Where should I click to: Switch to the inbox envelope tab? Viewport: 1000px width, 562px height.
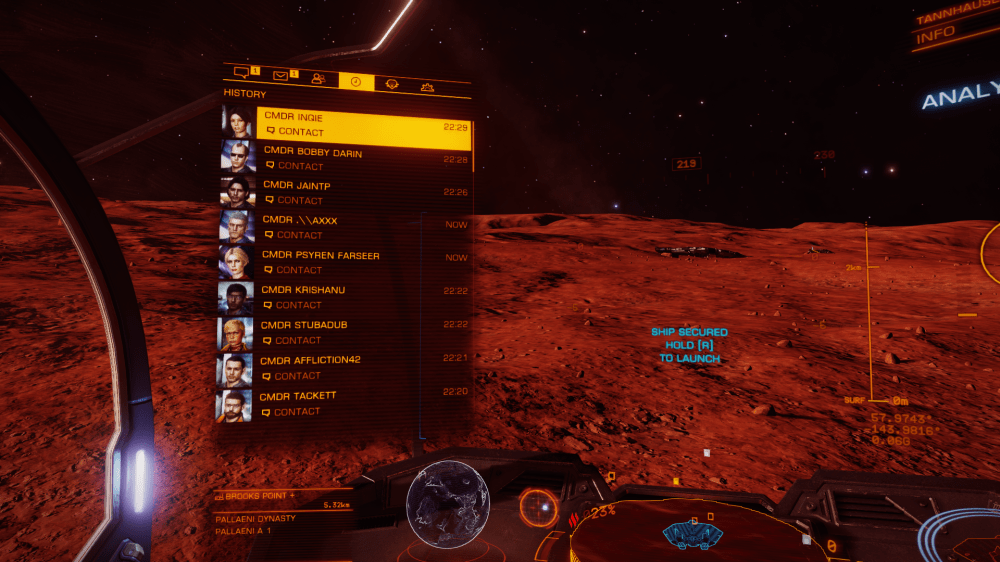(x=281, y=74)
